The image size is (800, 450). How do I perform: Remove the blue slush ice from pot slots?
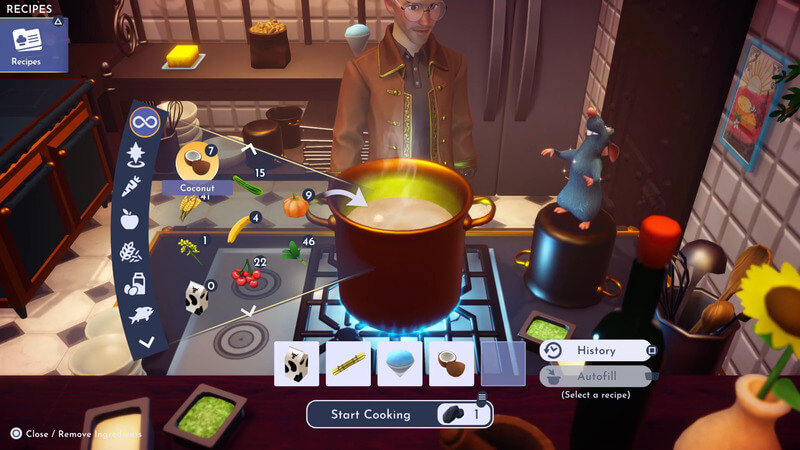(399, 364)
